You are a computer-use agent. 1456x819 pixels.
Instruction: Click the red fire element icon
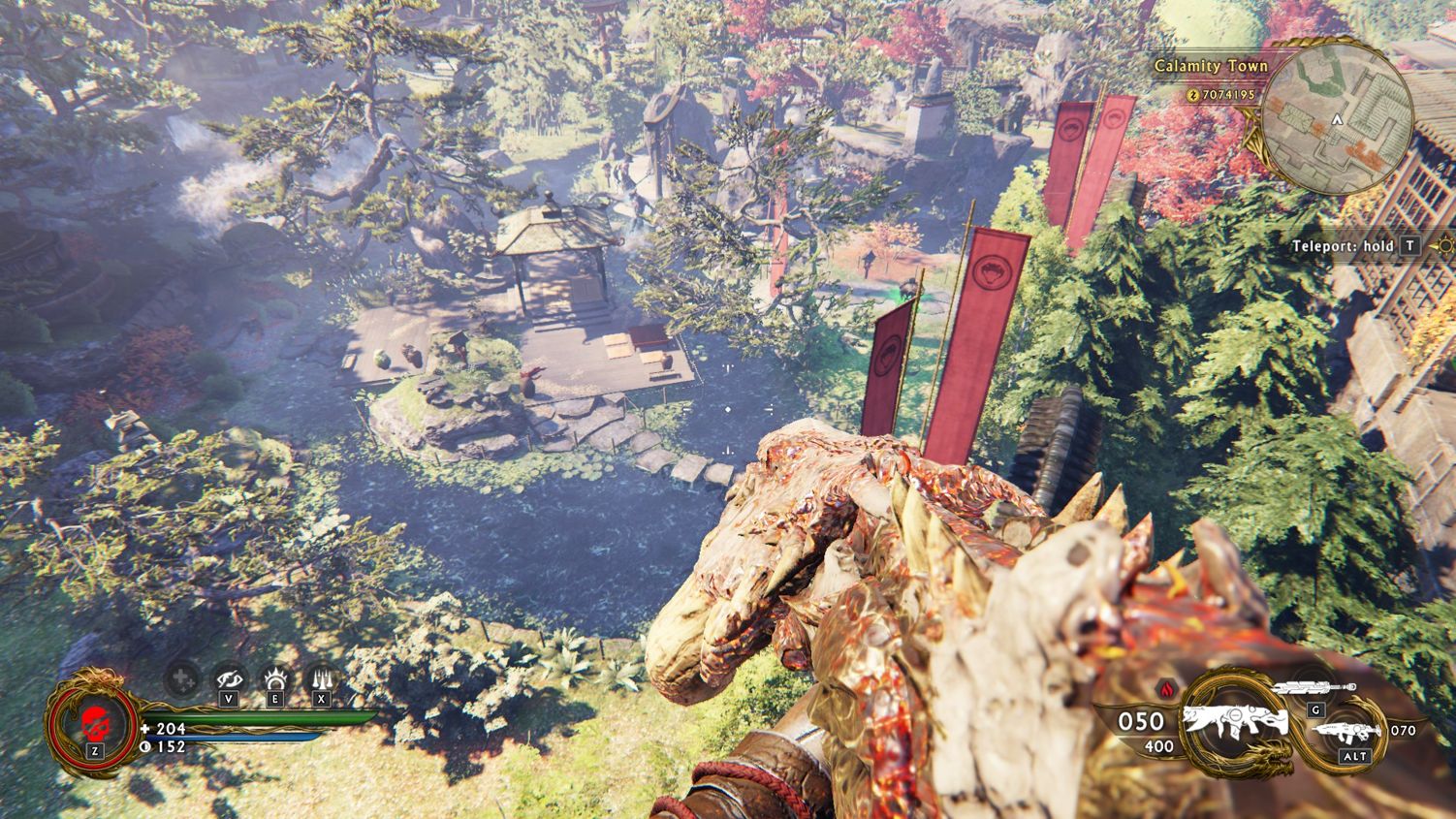pyautogui.click(x=1166, y=689)
